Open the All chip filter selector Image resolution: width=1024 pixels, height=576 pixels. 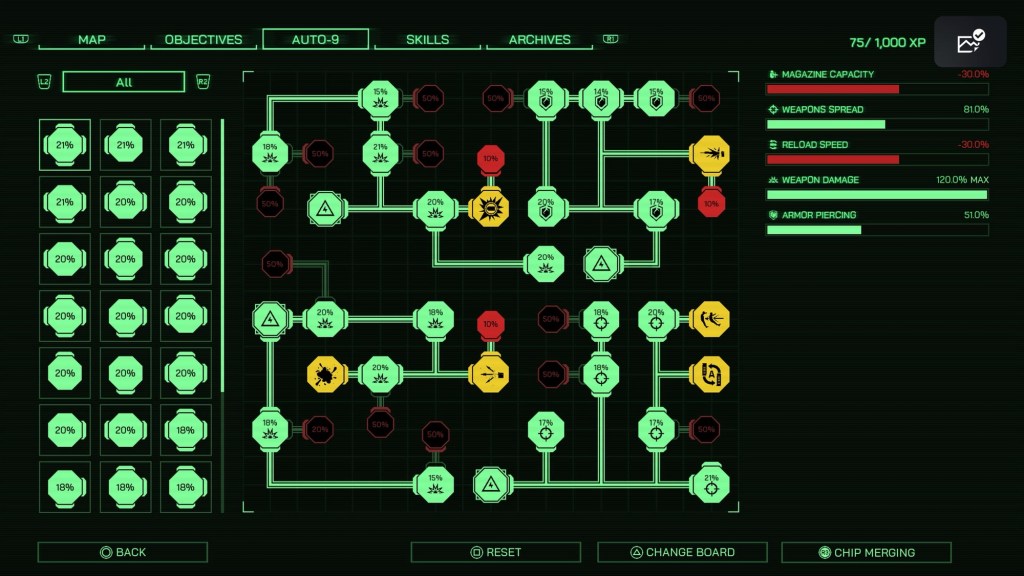[x=124, y=82]
